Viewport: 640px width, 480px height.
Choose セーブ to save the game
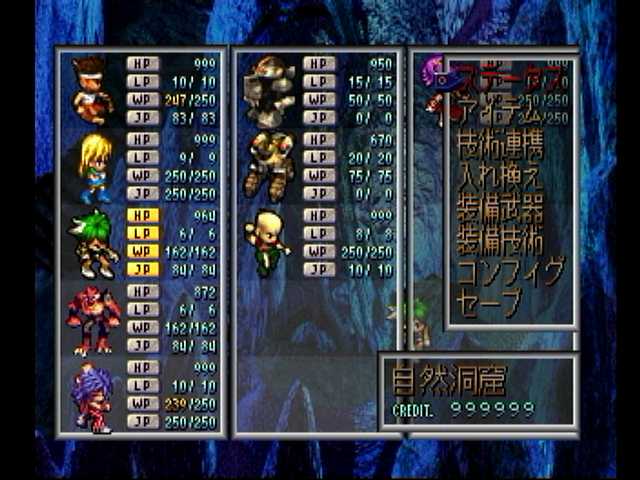click(490, 302)
